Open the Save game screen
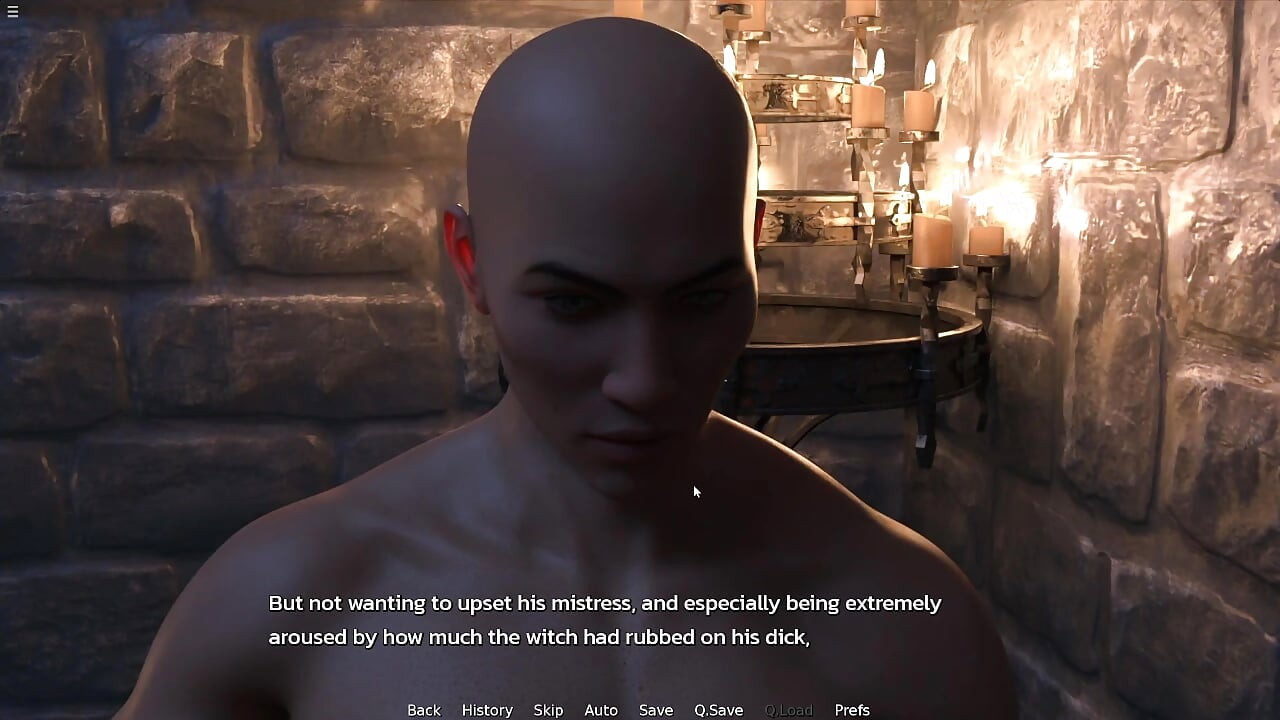The width and height of the screenshot is (1280, 720). (x=656, y=710)
